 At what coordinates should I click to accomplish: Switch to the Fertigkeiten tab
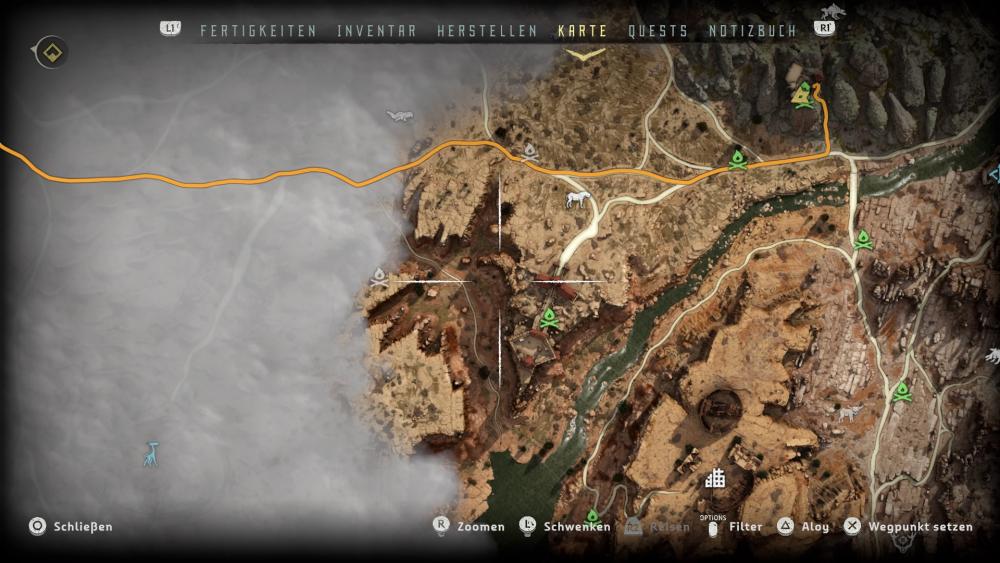point(258,31)
